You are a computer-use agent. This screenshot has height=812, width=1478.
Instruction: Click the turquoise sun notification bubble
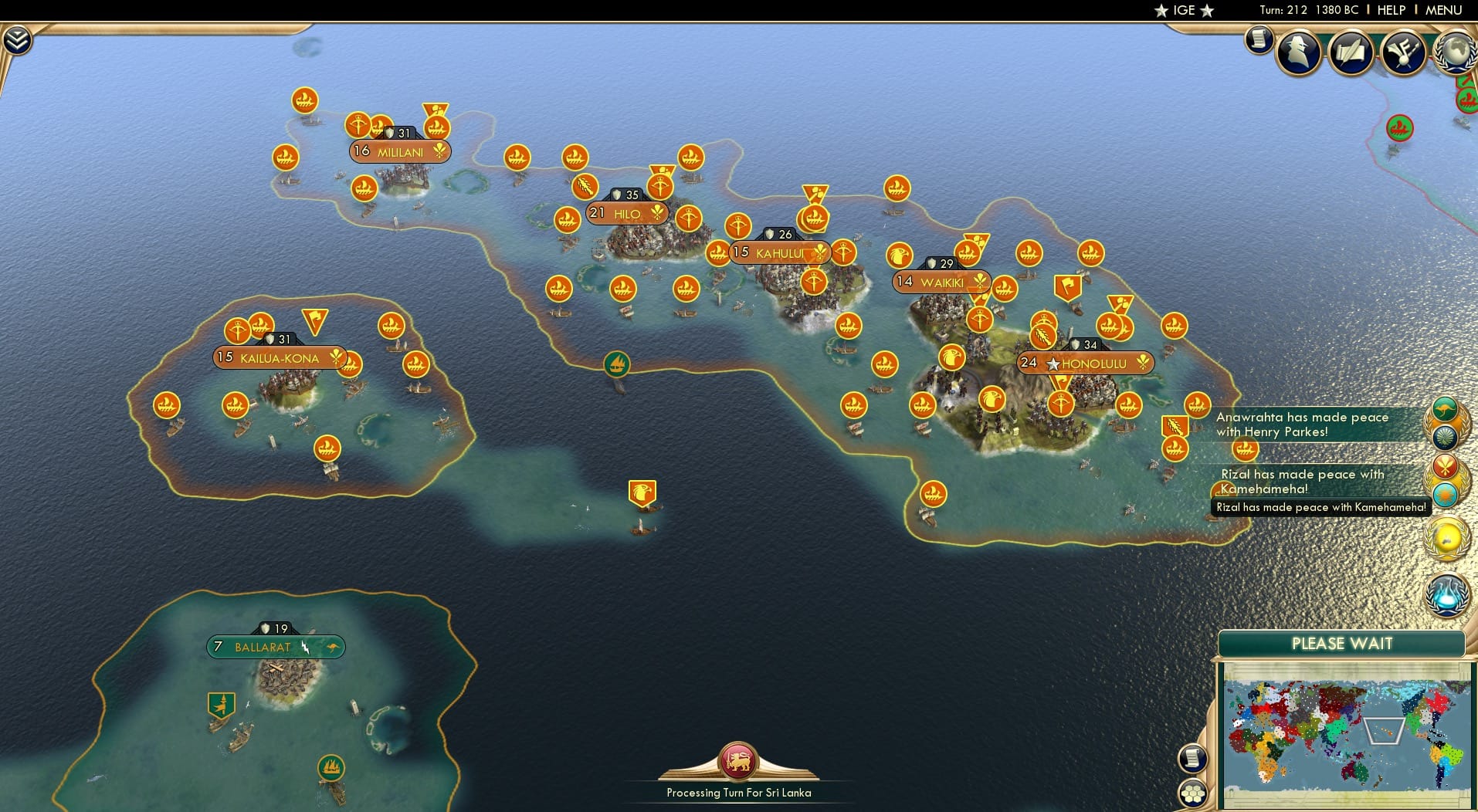(1446, 494)
